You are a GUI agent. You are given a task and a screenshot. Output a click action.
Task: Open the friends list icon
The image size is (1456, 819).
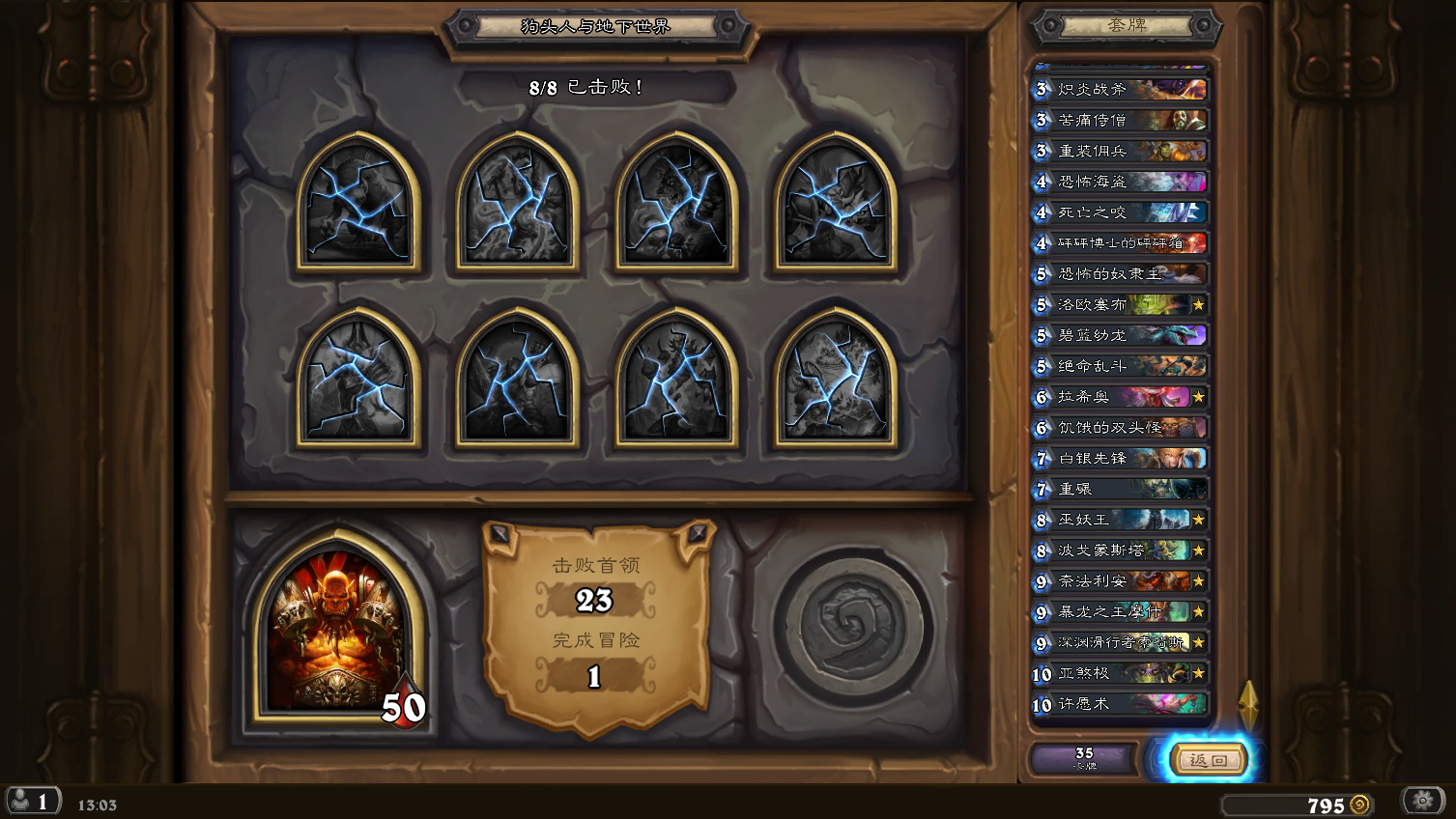tap(31, 801)
